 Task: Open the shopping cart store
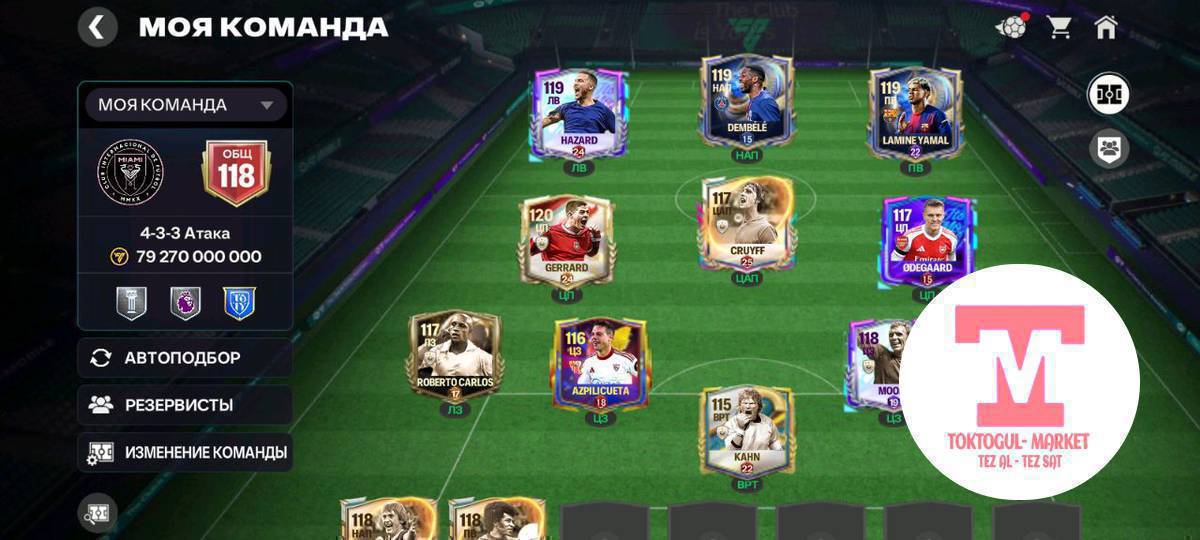[1059, 27]
